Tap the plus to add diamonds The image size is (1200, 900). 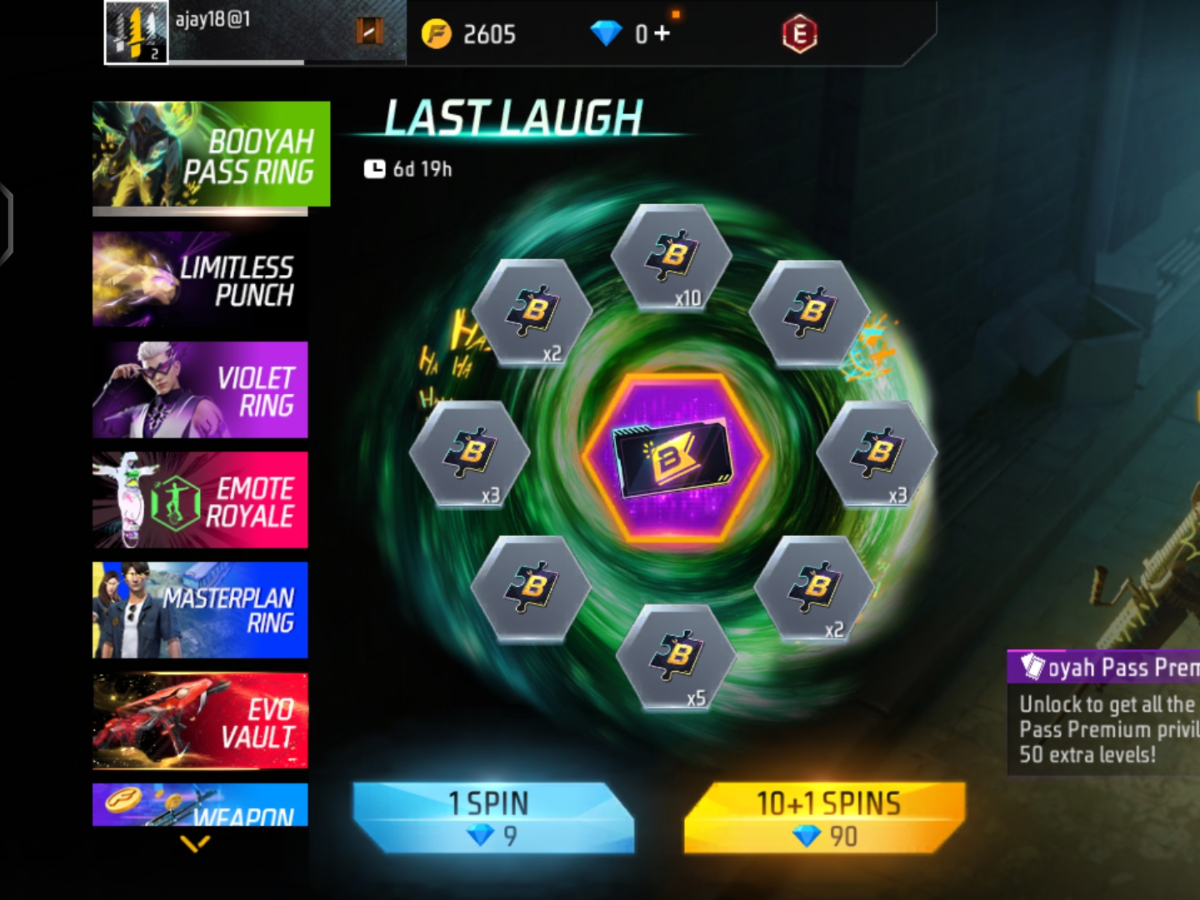662,34
